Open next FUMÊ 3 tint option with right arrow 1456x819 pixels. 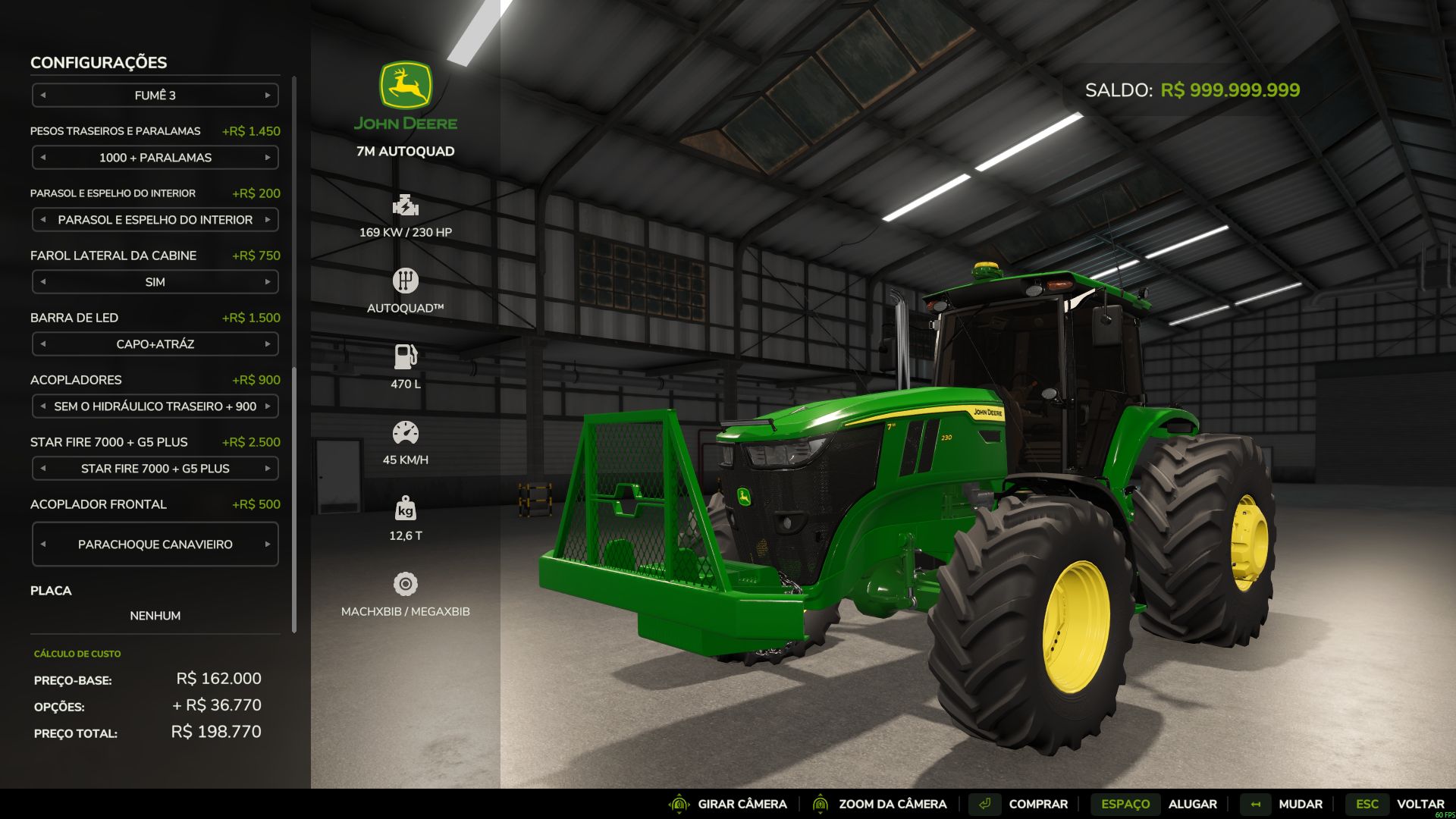point(269,95)
